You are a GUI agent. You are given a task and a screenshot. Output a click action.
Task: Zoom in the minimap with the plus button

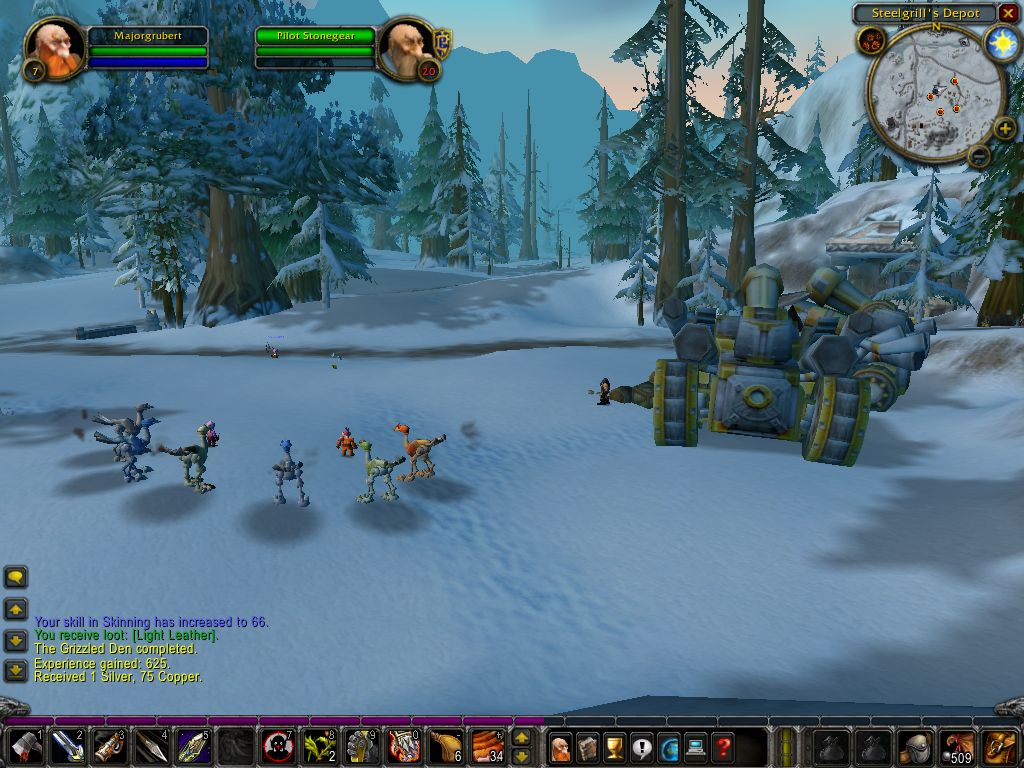[x=1005, y=129]
